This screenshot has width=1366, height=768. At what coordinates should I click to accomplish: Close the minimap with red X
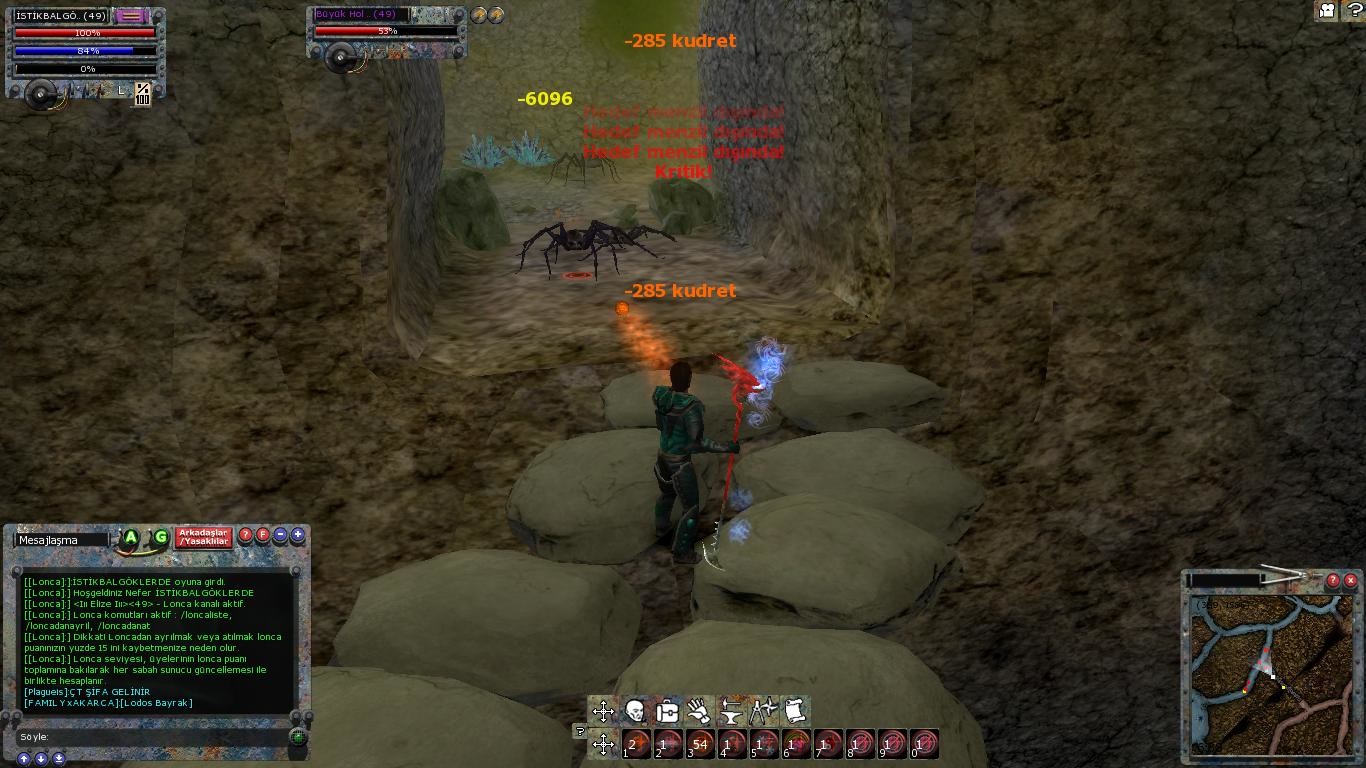(1350, 580)
